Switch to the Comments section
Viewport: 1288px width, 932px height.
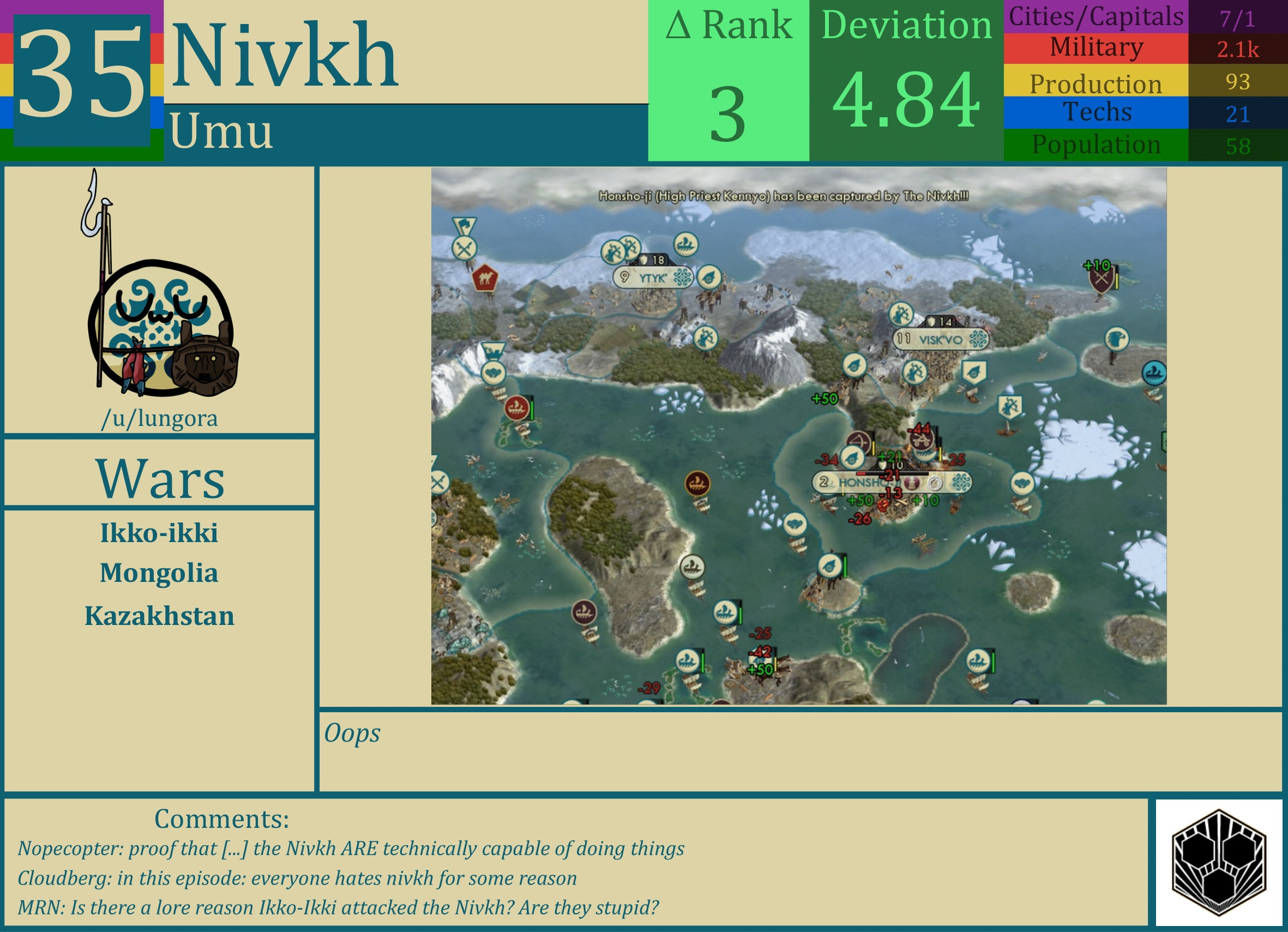(221, 819)
